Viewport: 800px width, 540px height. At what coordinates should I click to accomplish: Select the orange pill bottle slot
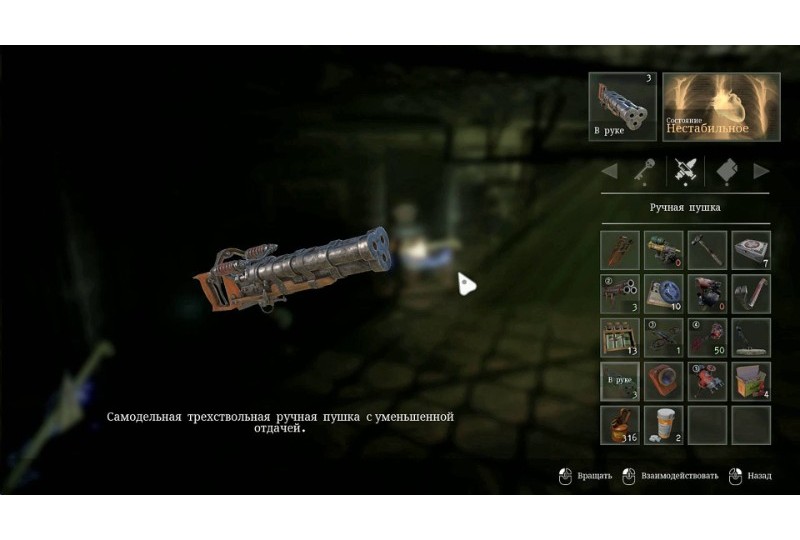click(x=663, y=425)
